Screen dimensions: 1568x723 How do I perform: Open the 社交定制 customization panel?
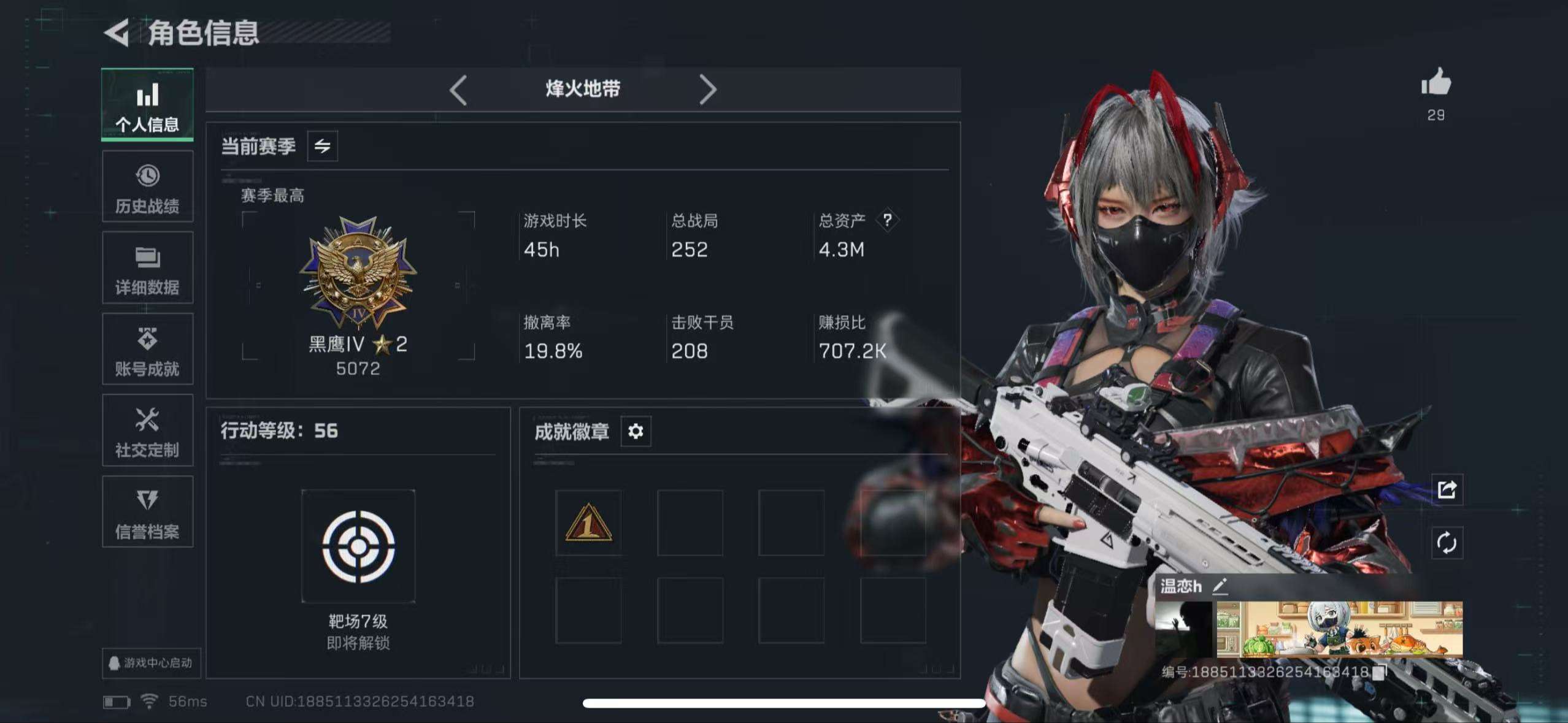(147, 431)
